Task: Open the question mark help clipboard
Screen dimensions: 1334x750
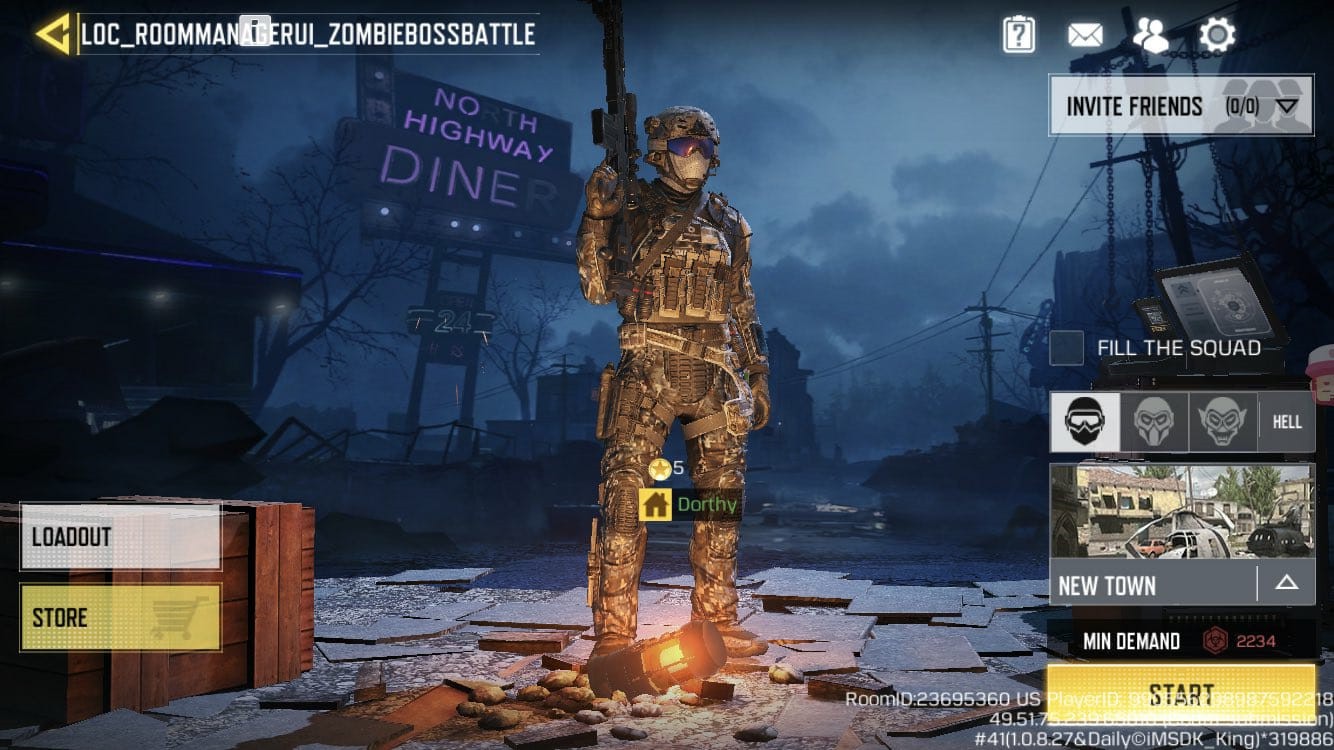Action: [1018, 36]
